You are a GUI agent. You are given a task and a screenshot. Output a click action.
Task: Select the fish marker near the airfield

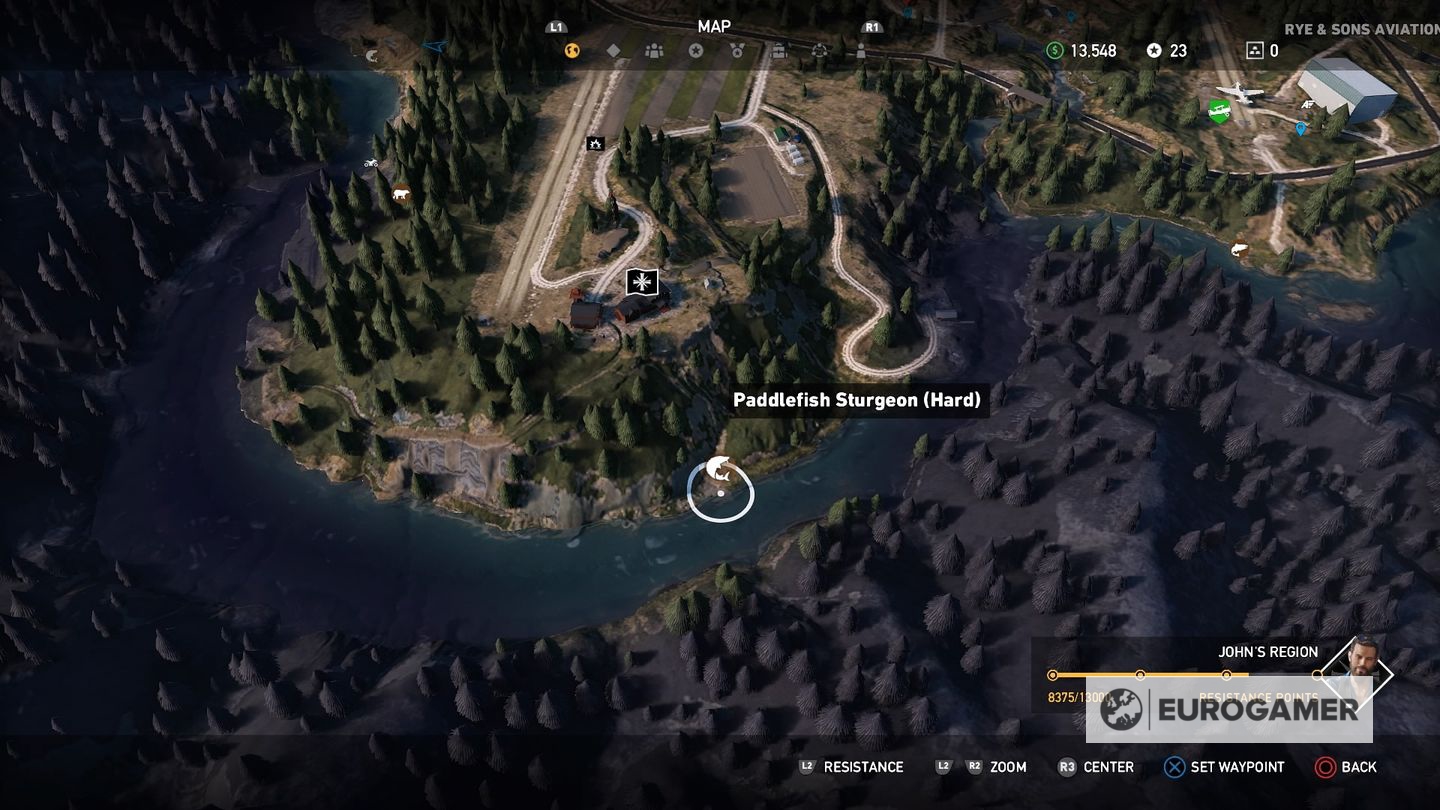pyautogui.click(x=1240, y=249)
